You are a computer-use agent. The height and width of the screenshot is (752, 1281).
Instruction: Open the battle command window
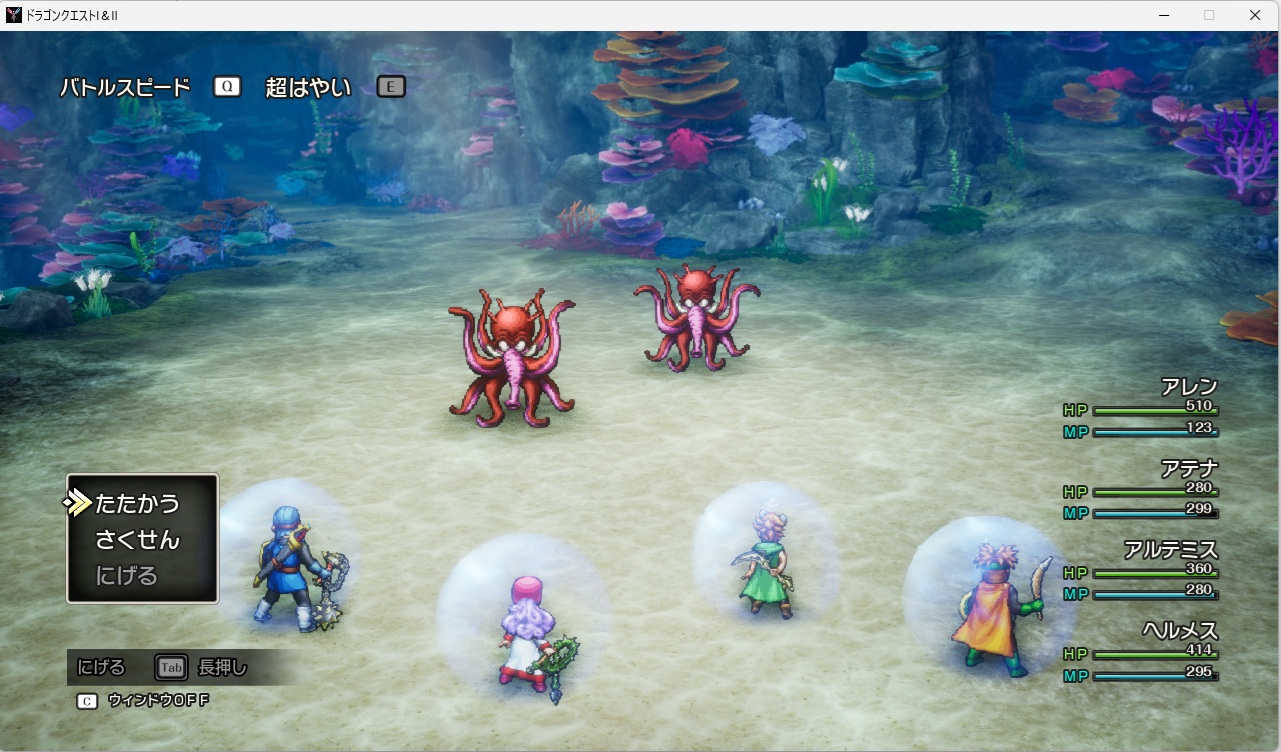point(140,539)
